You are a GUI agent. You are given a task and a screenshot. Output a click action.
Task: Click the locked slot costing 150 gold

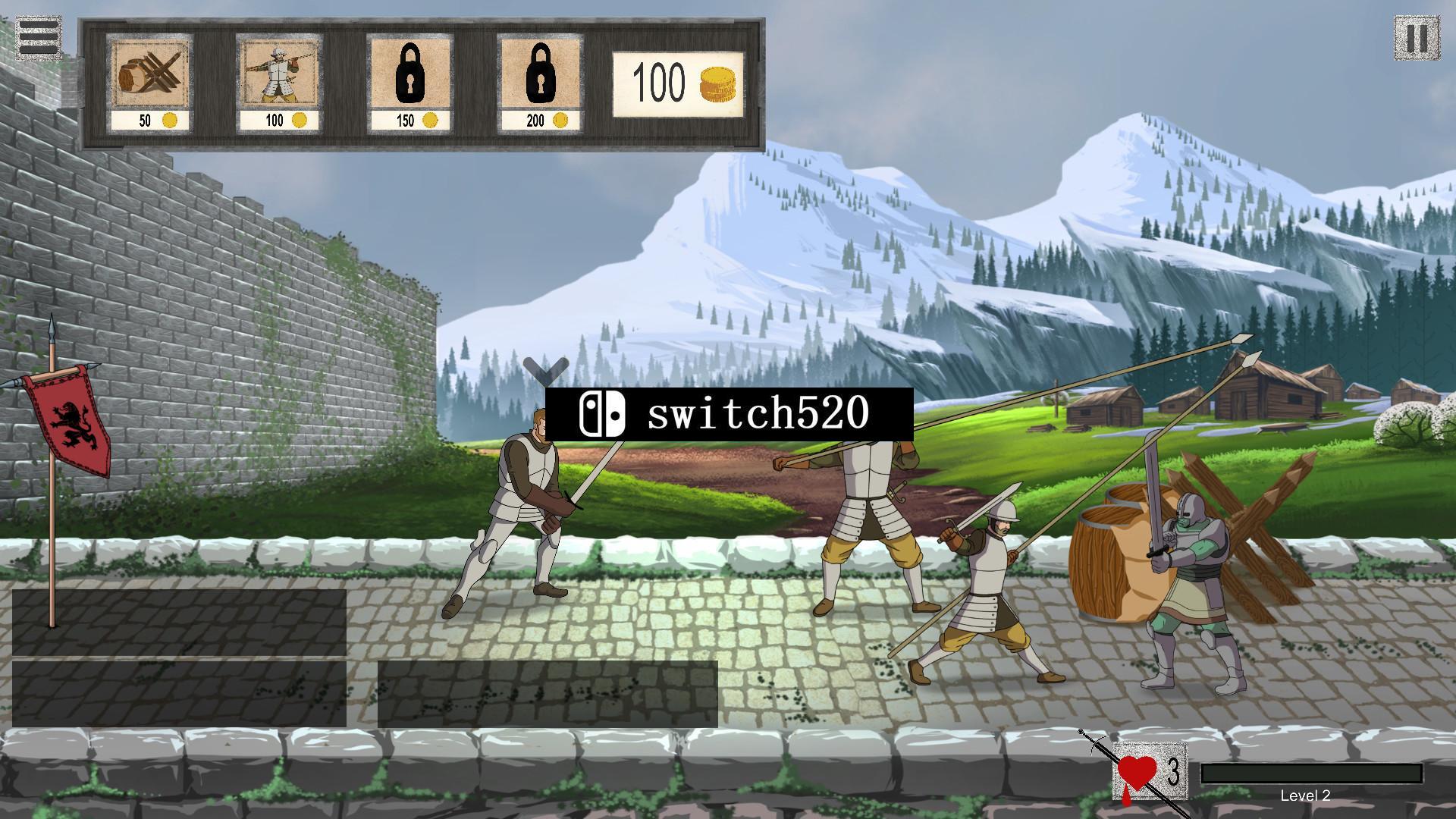(409, 82)
